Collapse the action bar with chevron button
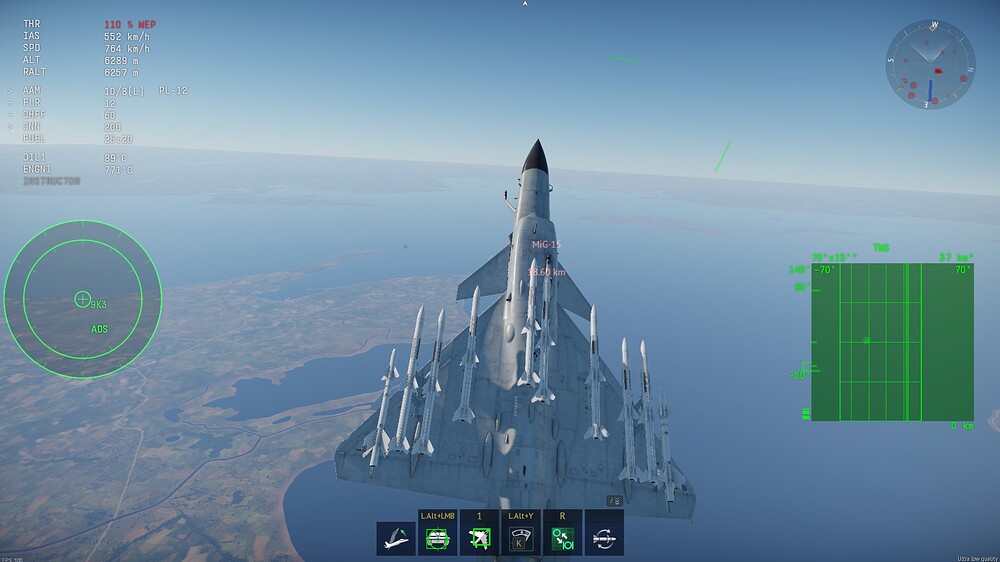 click(x=615, y=500)
